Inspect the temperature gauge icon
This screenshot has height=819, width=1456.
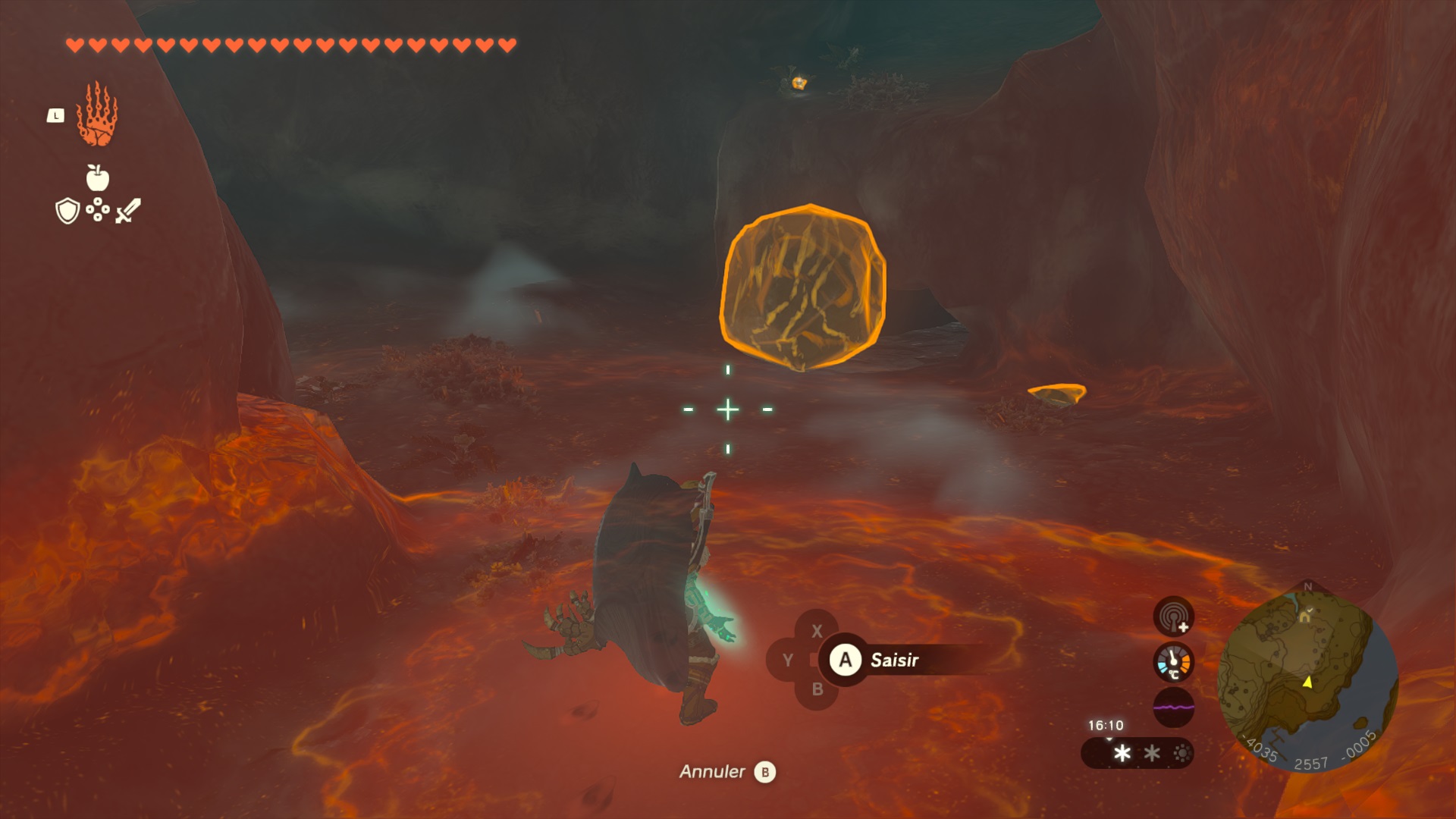(x=1173, y=662)
